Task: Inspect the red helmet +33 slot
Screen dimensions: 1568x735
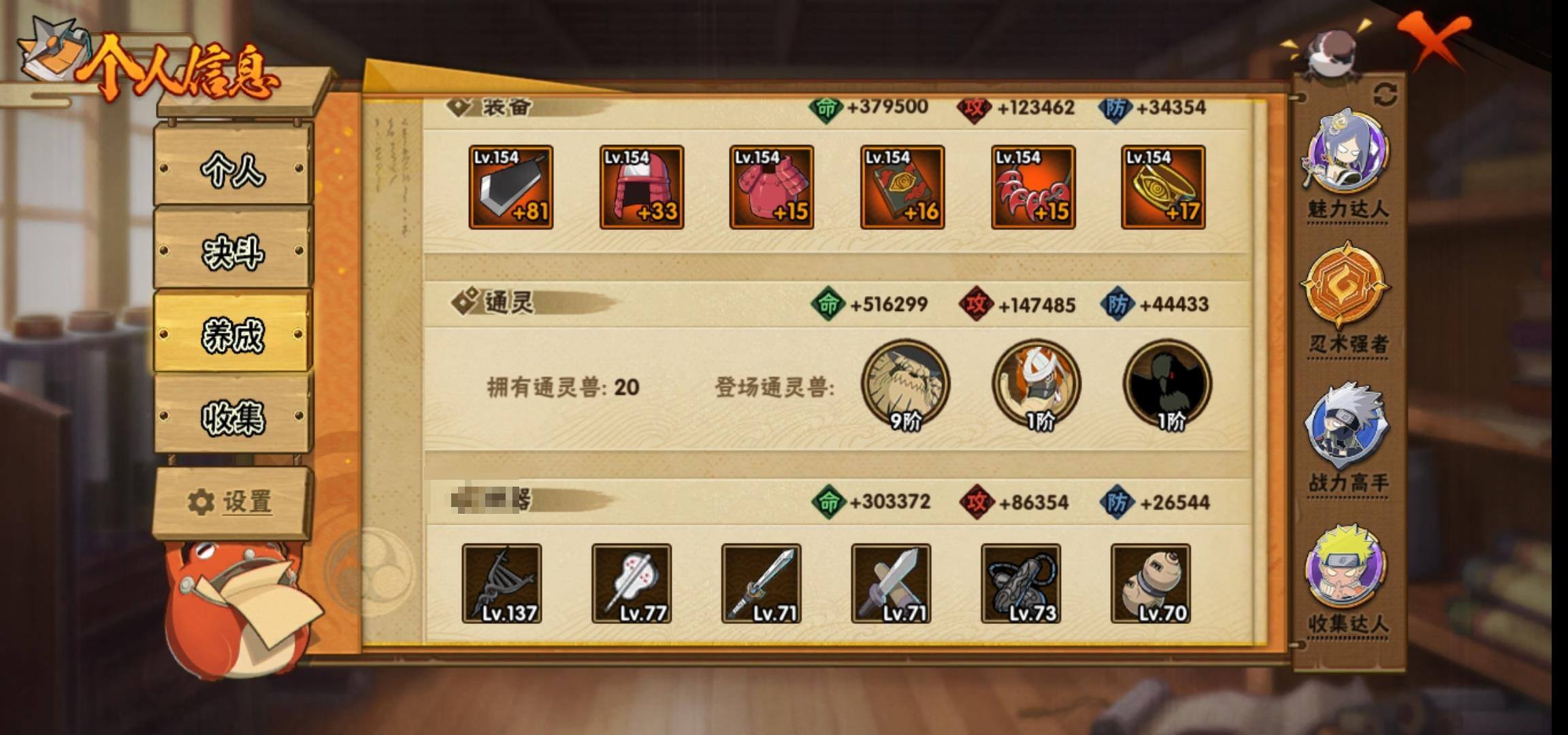Action: click(x=641, y=187)
